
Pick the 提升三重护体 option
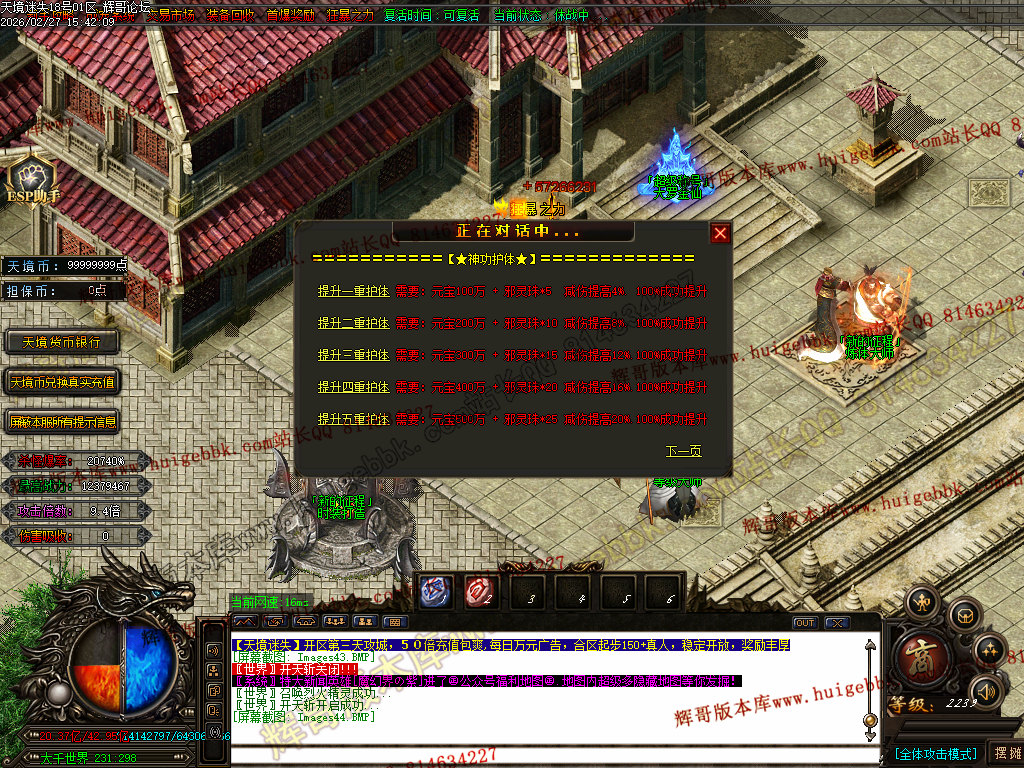pos(353,355)
